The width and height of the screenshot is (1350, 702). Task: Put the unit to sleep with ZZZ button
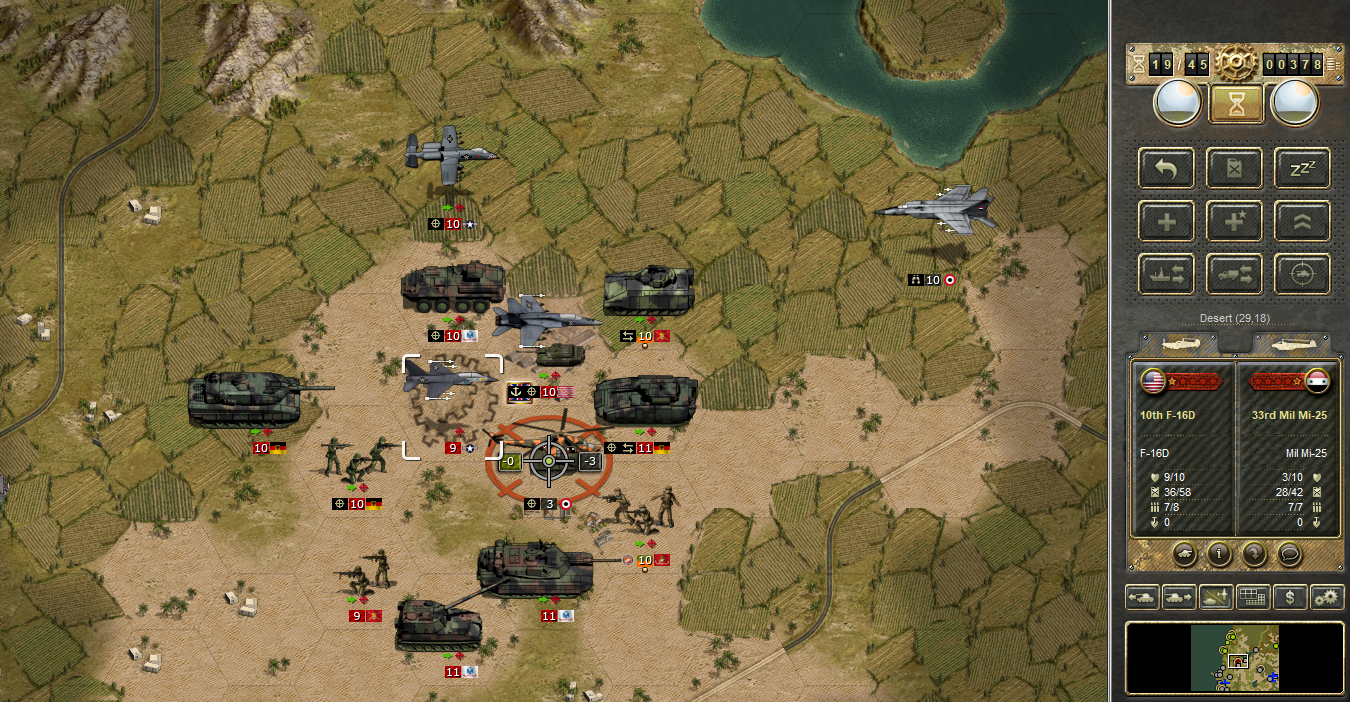tap(1301, 168)
